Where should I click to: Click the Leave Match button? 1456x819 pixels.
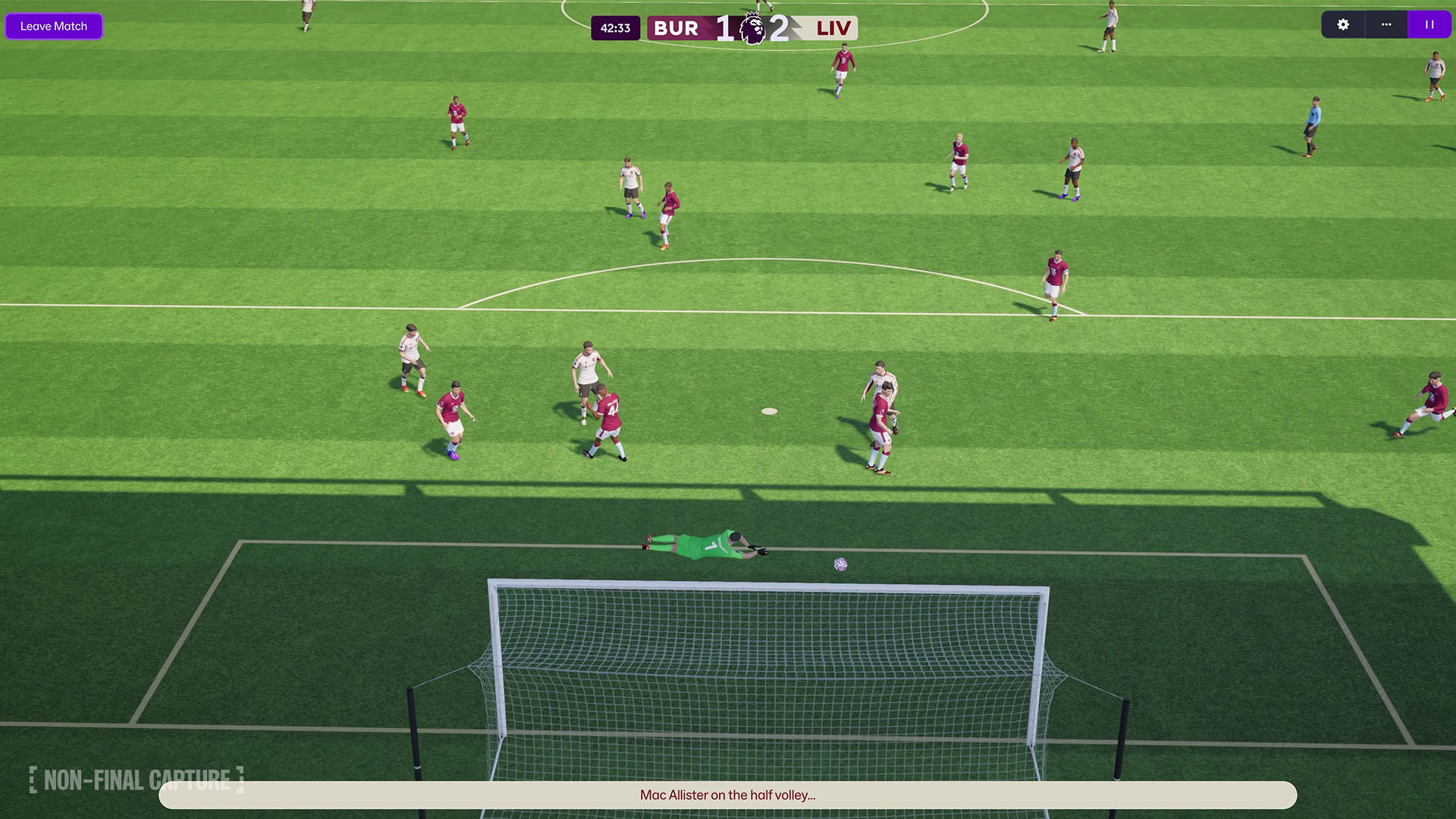click(x=54, y=26)
